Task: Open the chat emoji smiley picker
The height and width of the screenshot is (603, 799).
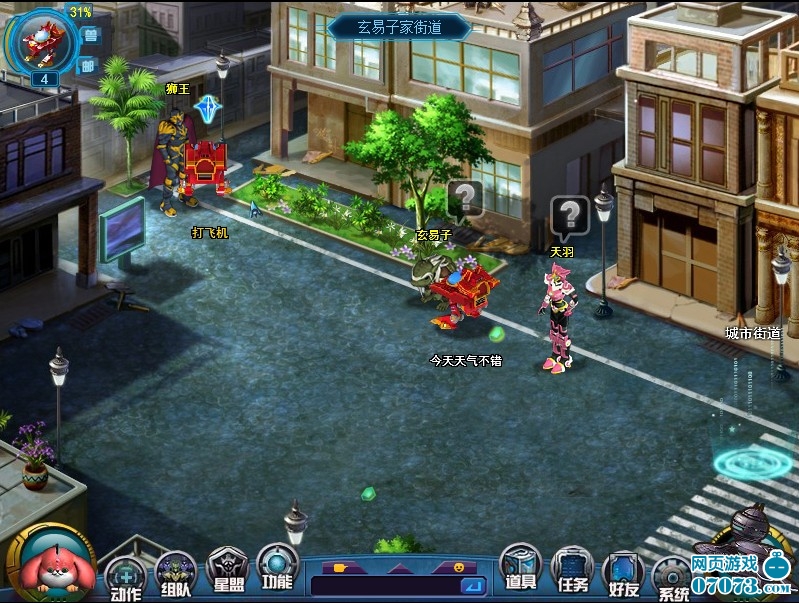Action: [x=459, y=567]
